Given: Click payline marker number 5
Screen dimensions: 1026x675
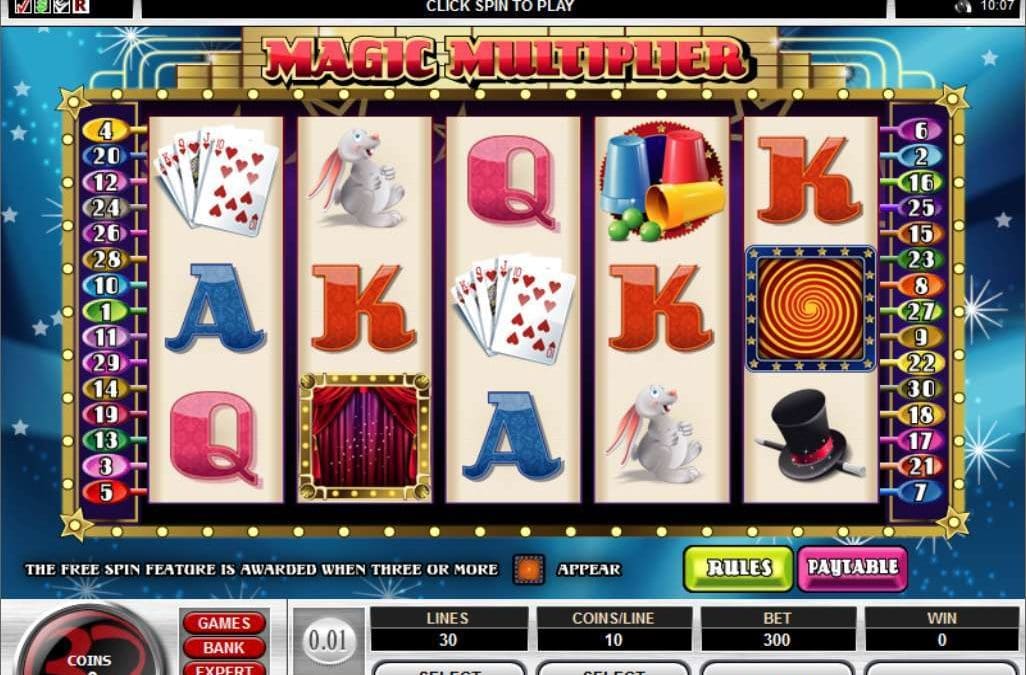Looking at the screenshot, I should tap(105, 492).
